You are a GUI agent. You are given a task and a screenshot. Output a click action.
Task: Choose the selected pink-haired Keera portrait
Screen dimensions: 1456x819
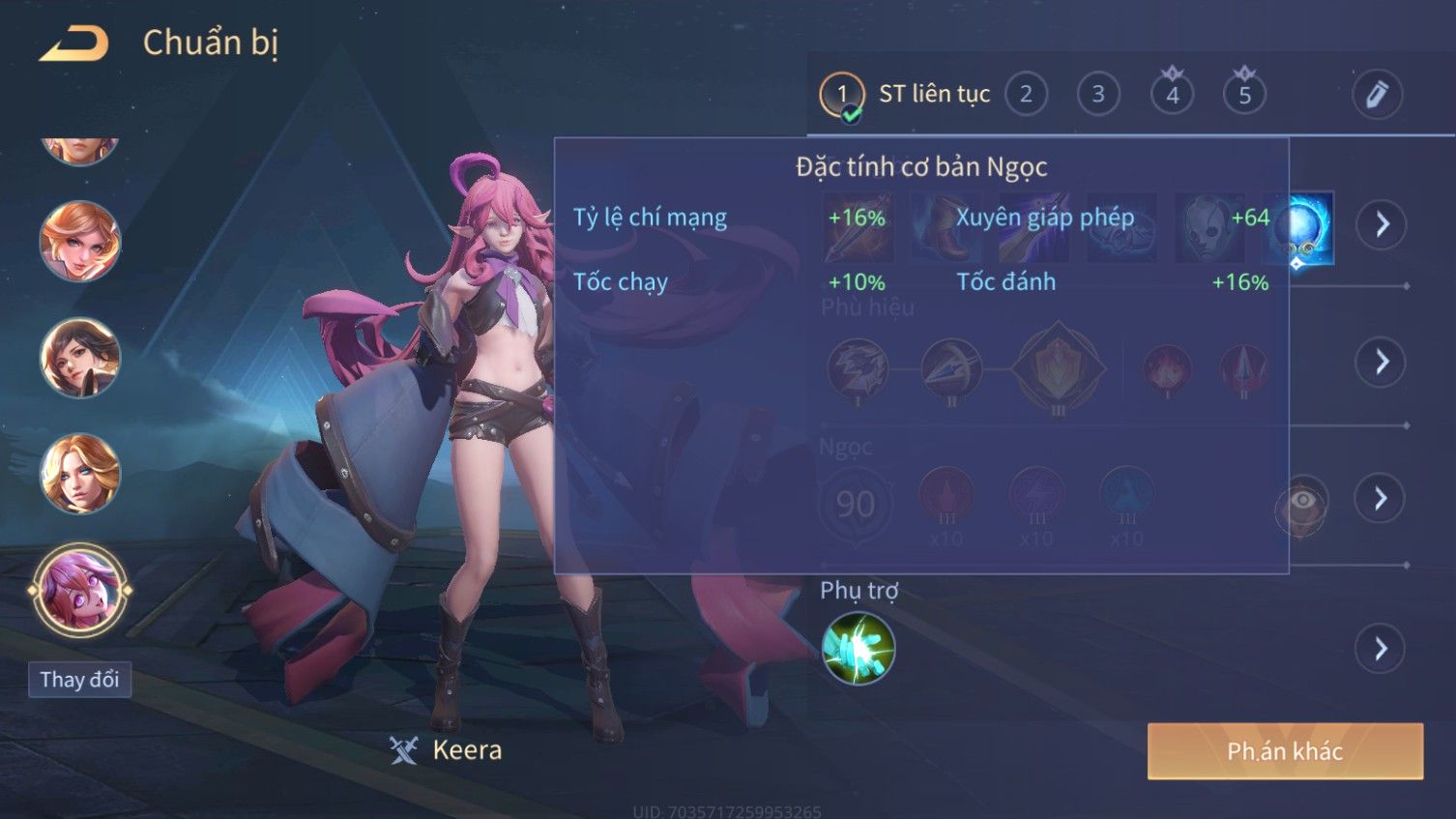[x=79, y=589]
